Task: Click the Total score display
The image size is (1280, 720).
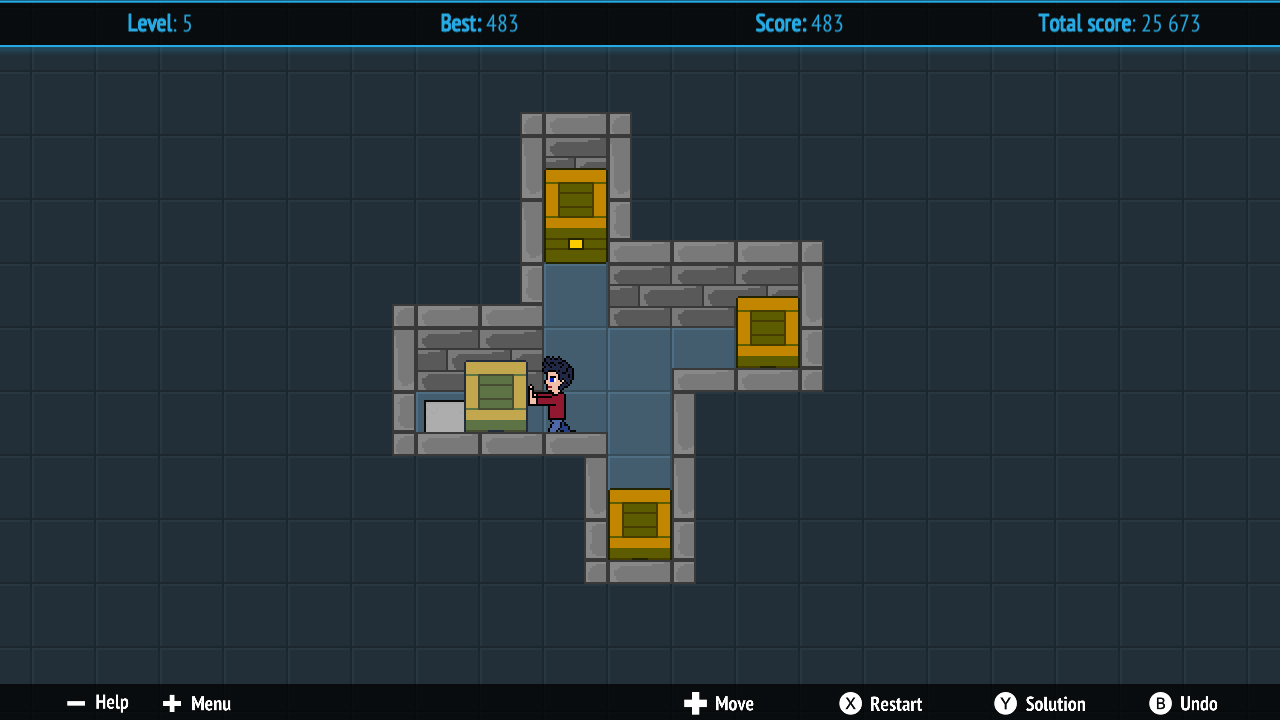Action: pos(1119,23)
